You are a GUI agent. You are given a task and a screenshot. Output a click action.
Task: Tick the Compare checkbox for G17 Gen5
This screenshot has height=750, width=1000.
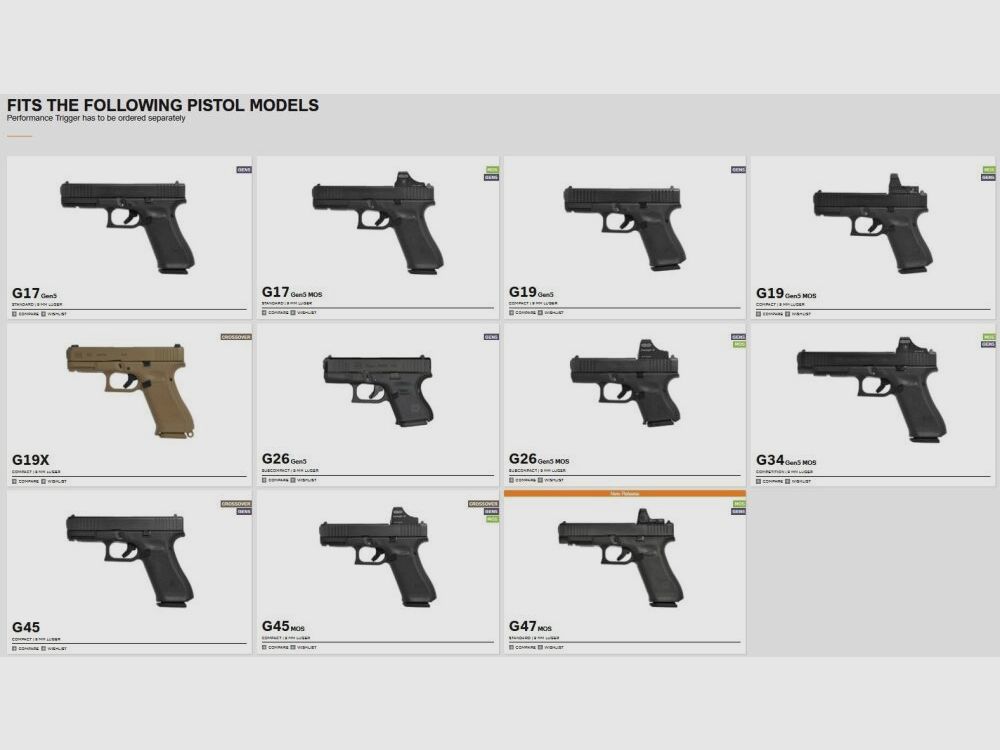14,313
